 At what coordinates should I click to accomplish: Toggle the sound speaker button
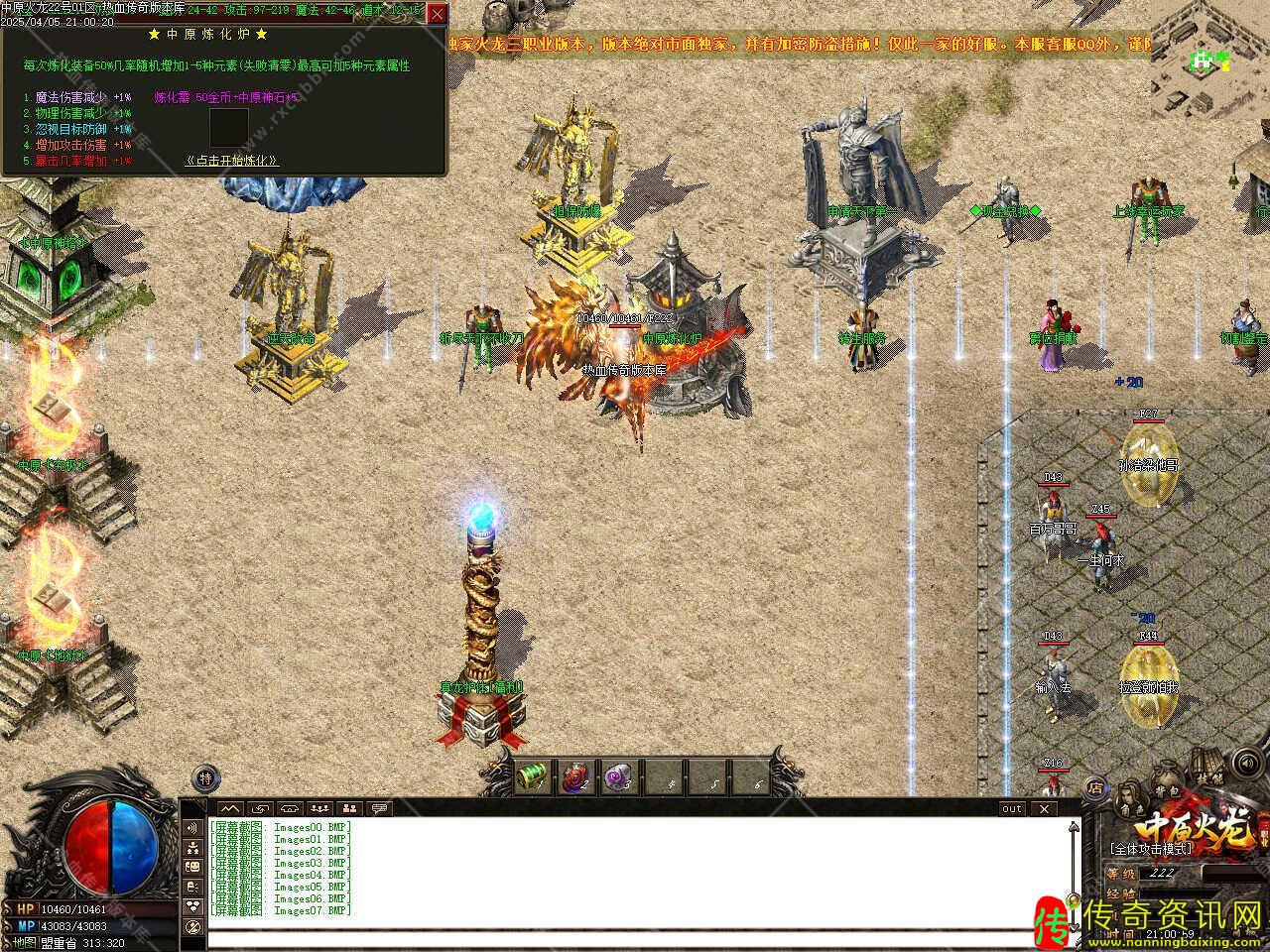pos(1245,764)
